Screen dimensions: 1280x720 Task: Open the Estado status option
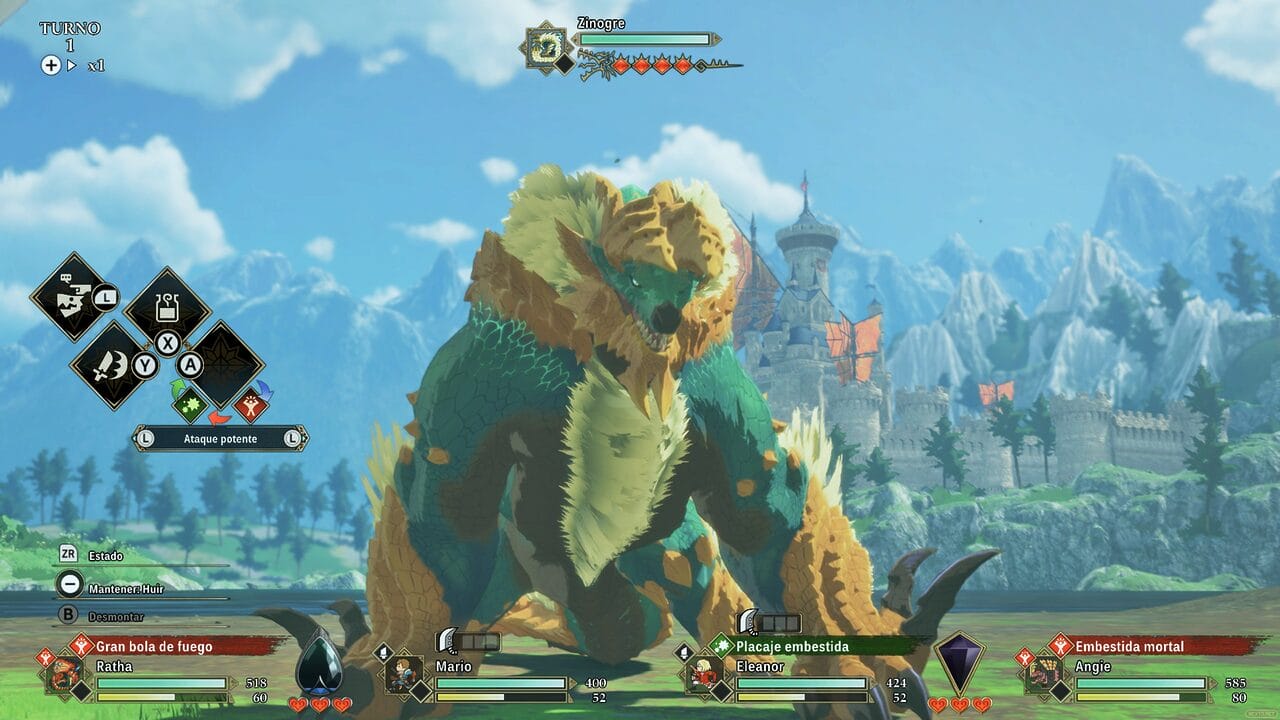(105, 555)
